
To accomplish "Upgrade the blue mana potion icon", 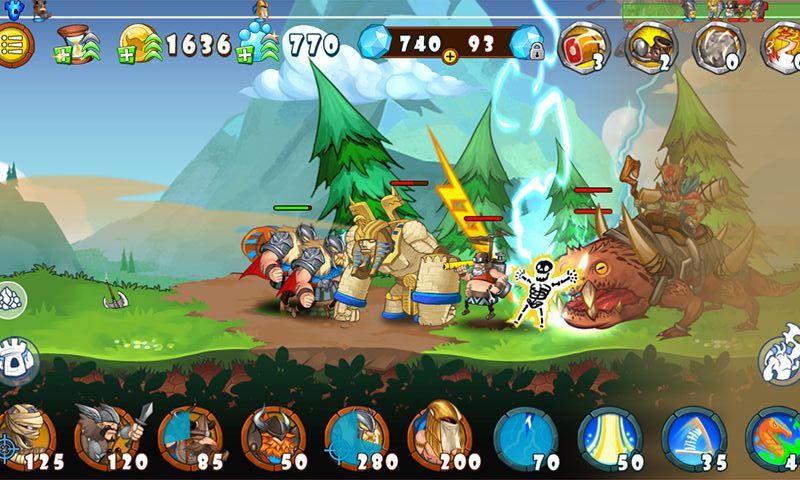I will (259, 43).
